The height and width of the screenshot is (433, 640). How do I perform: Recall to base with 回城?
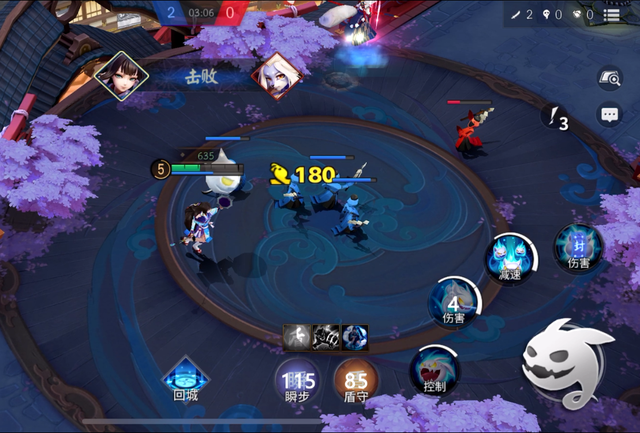[x=186, y=379]
